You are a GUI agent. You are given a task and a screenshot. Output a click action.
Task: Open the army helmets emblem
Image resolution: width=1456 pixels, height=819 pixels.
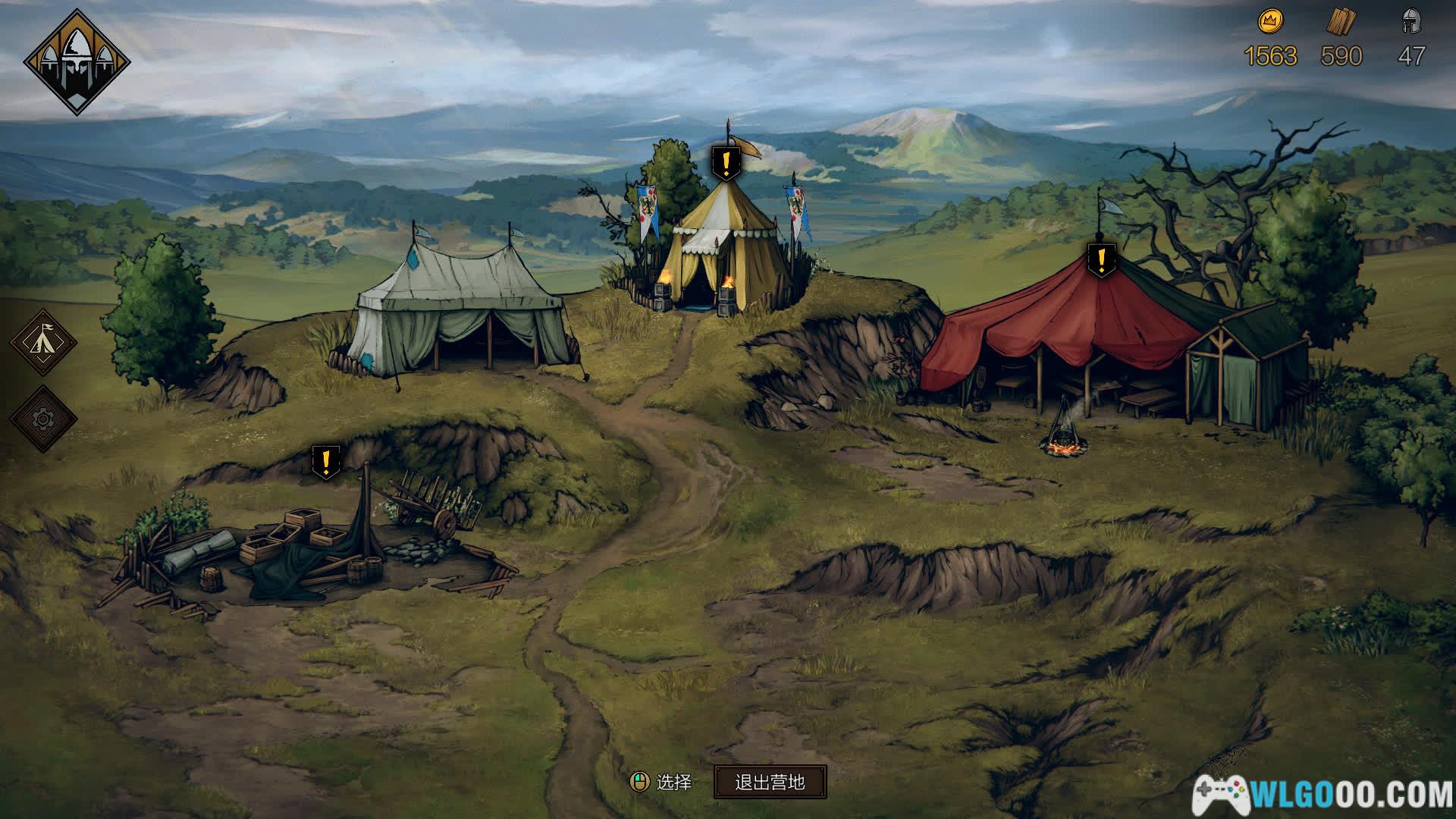77,62
